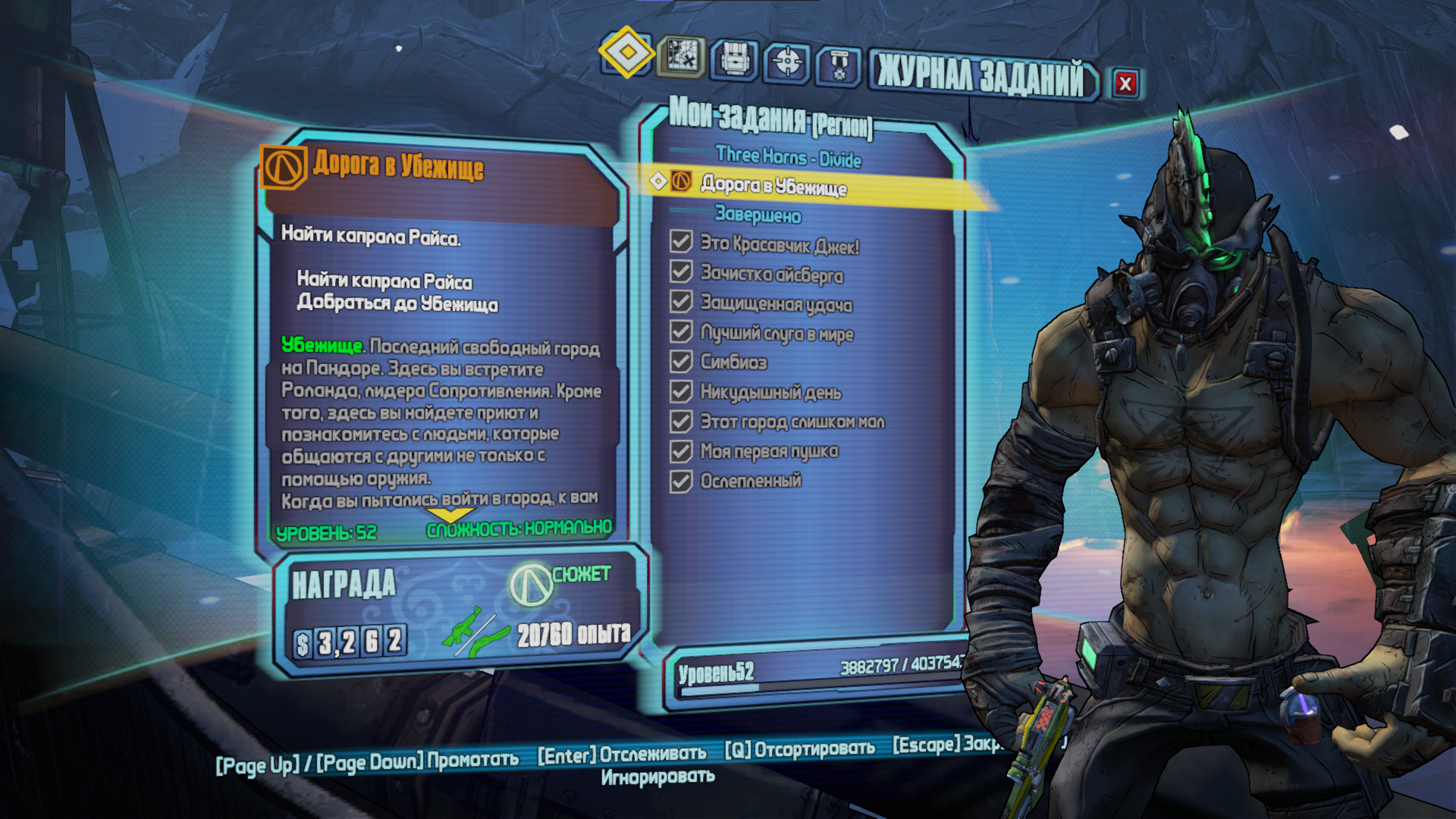Open the Ослепленный mission entry

tap(751, 481)
